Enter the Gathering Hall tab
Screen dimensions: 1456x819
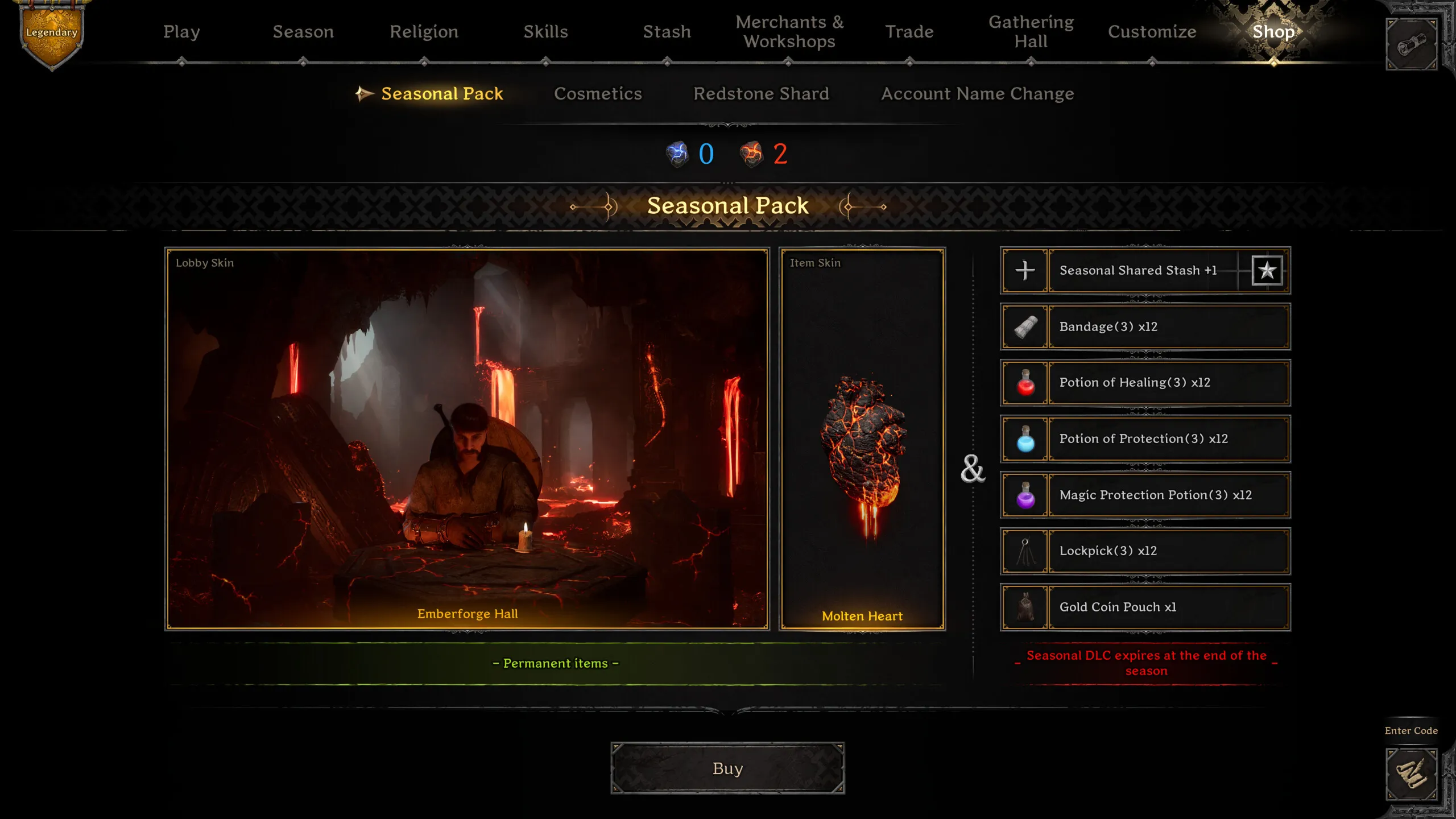[x=1031, y=32]
